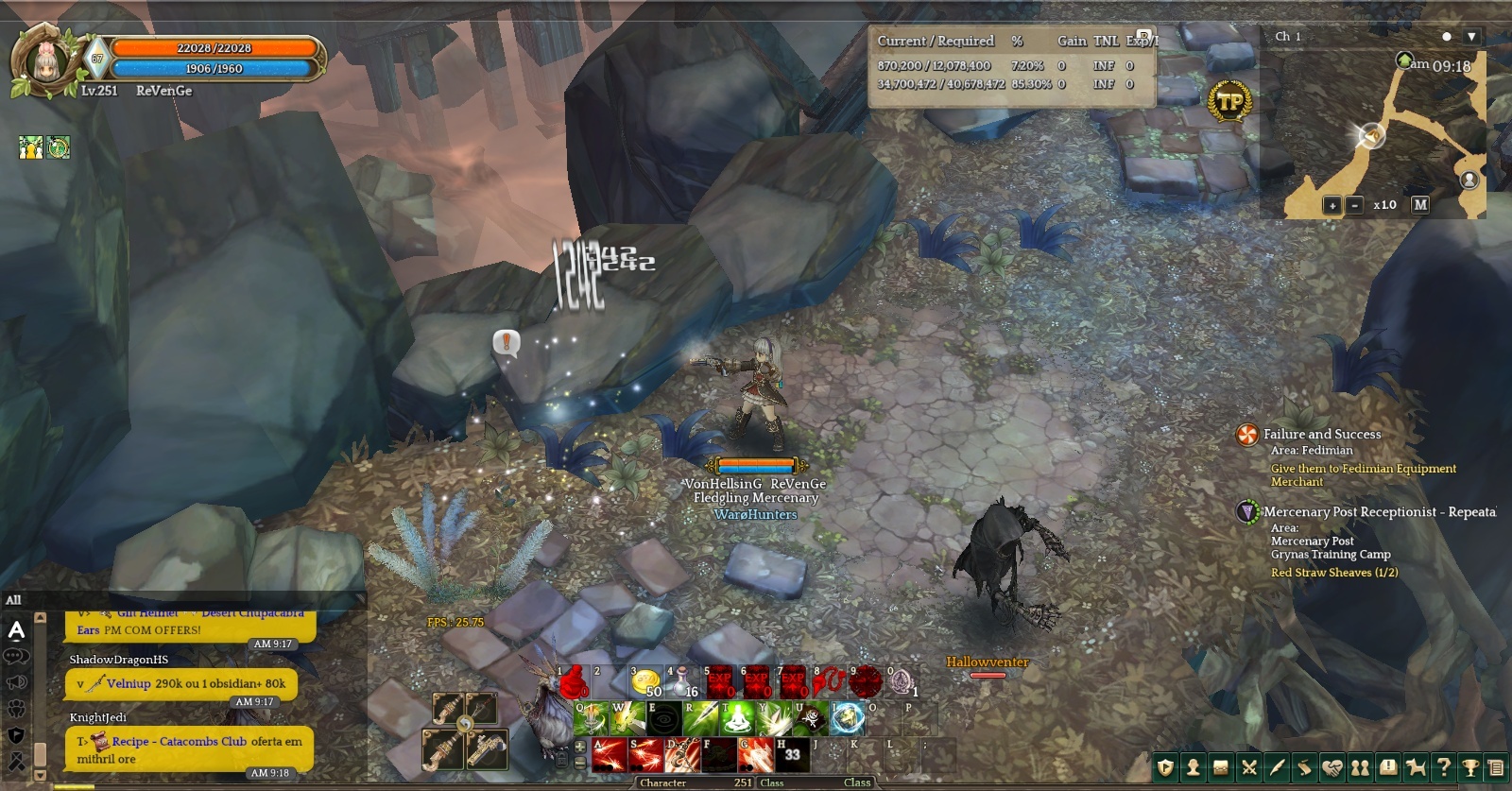Activate the blue glowing skill on I
Viewport: 1512px width, 791px height.
point(848,719)
